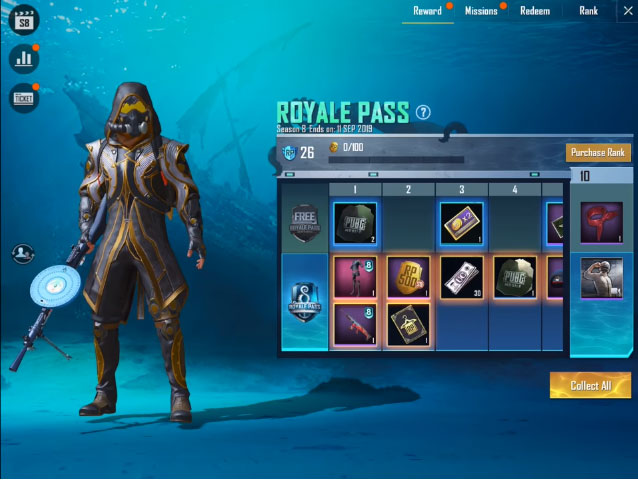Choose the hanger outfit card reward
The image size is (638, 480).
point(408,323)
